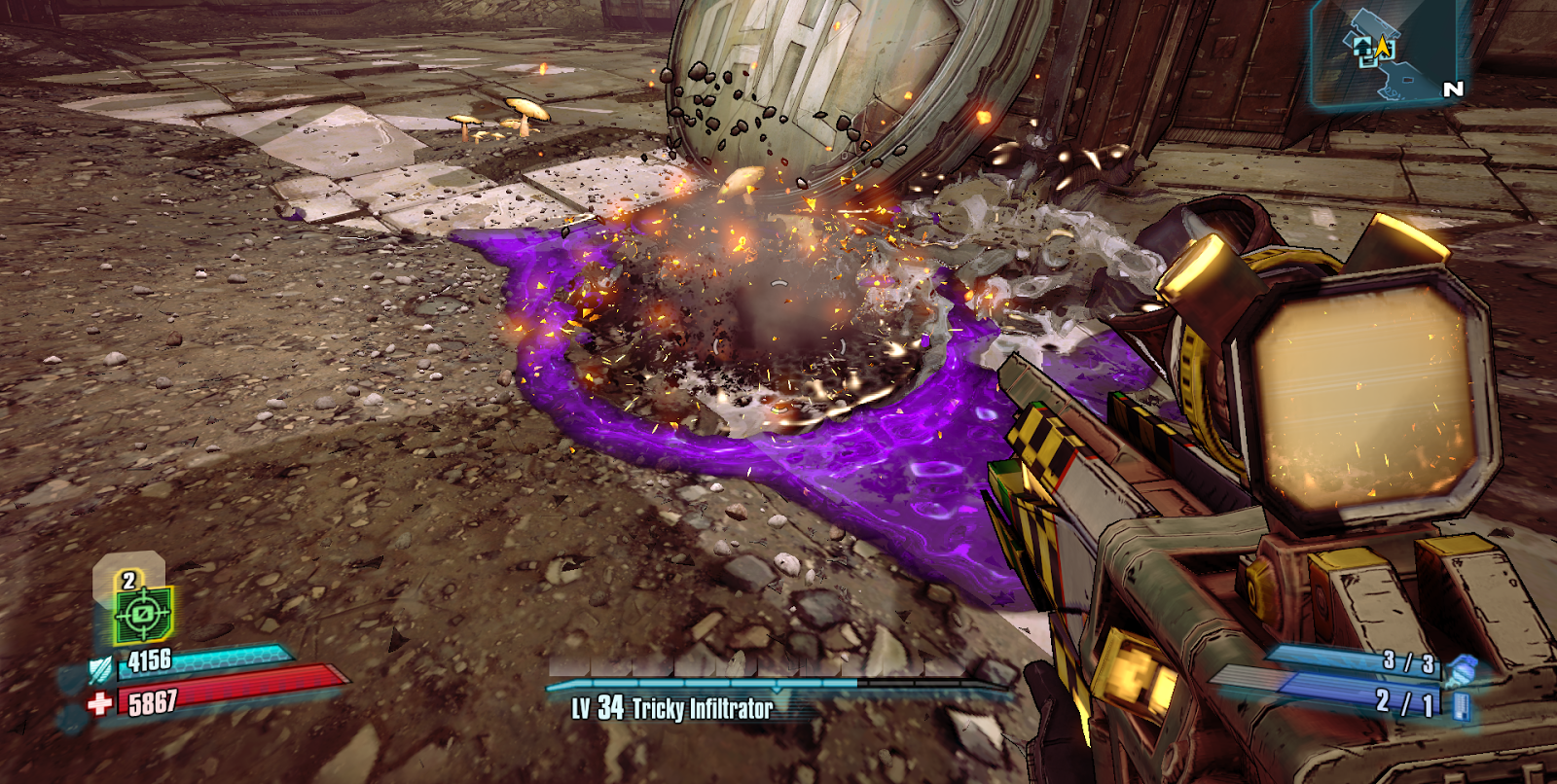Click the shield icon beside 4156
The width and height of the screenshot is (1557, 784).
click(101, 669)
